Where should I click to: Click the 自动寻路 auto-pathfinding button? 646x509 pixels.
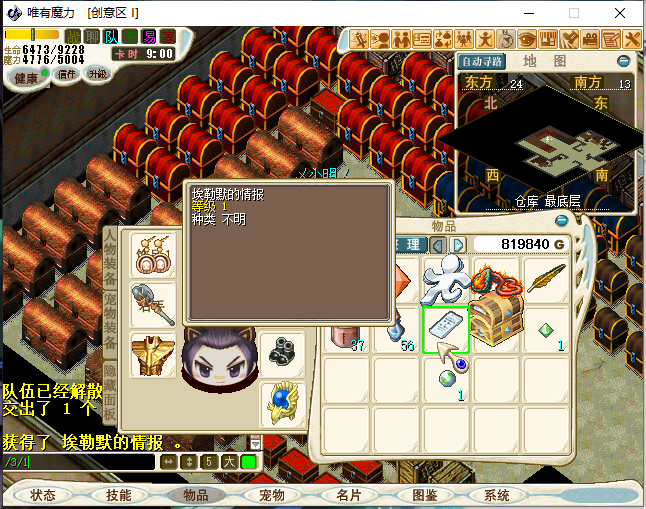[482, 61]
